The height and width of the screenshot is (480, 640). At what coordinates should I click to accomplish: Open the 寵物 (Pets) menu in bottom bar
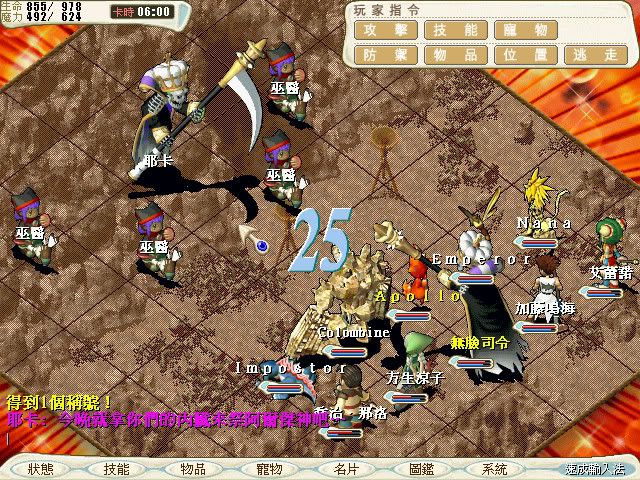[269, 469]
